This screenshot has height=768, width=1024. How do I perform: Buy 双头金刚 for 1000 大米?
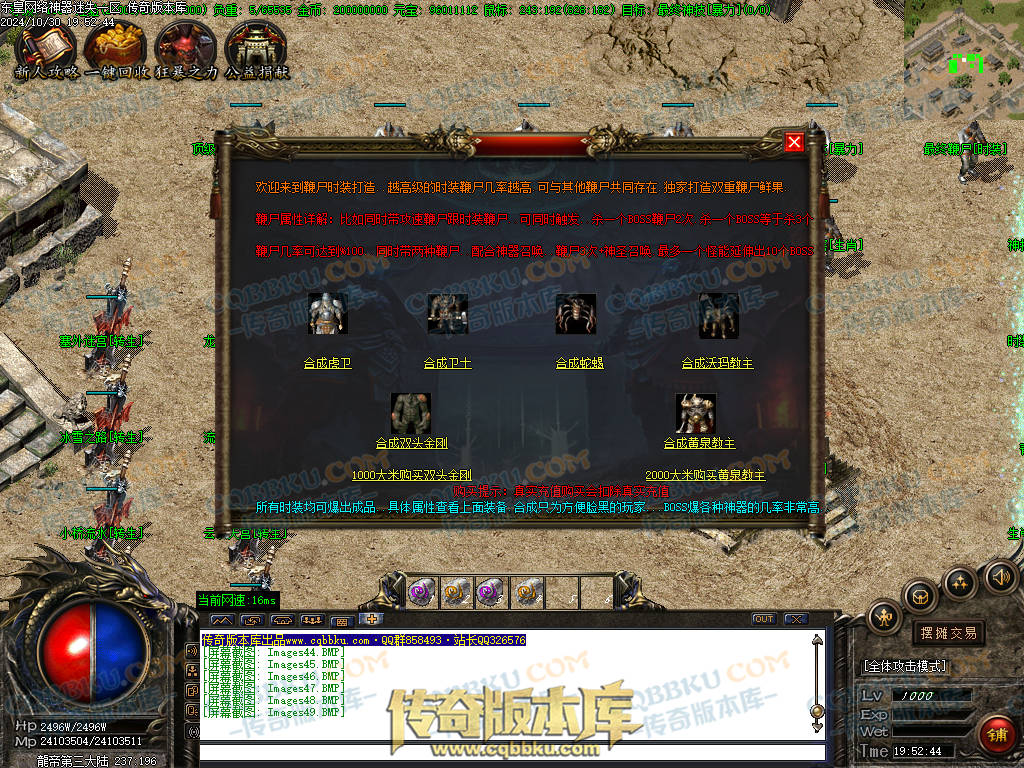[x=411, y=475]
